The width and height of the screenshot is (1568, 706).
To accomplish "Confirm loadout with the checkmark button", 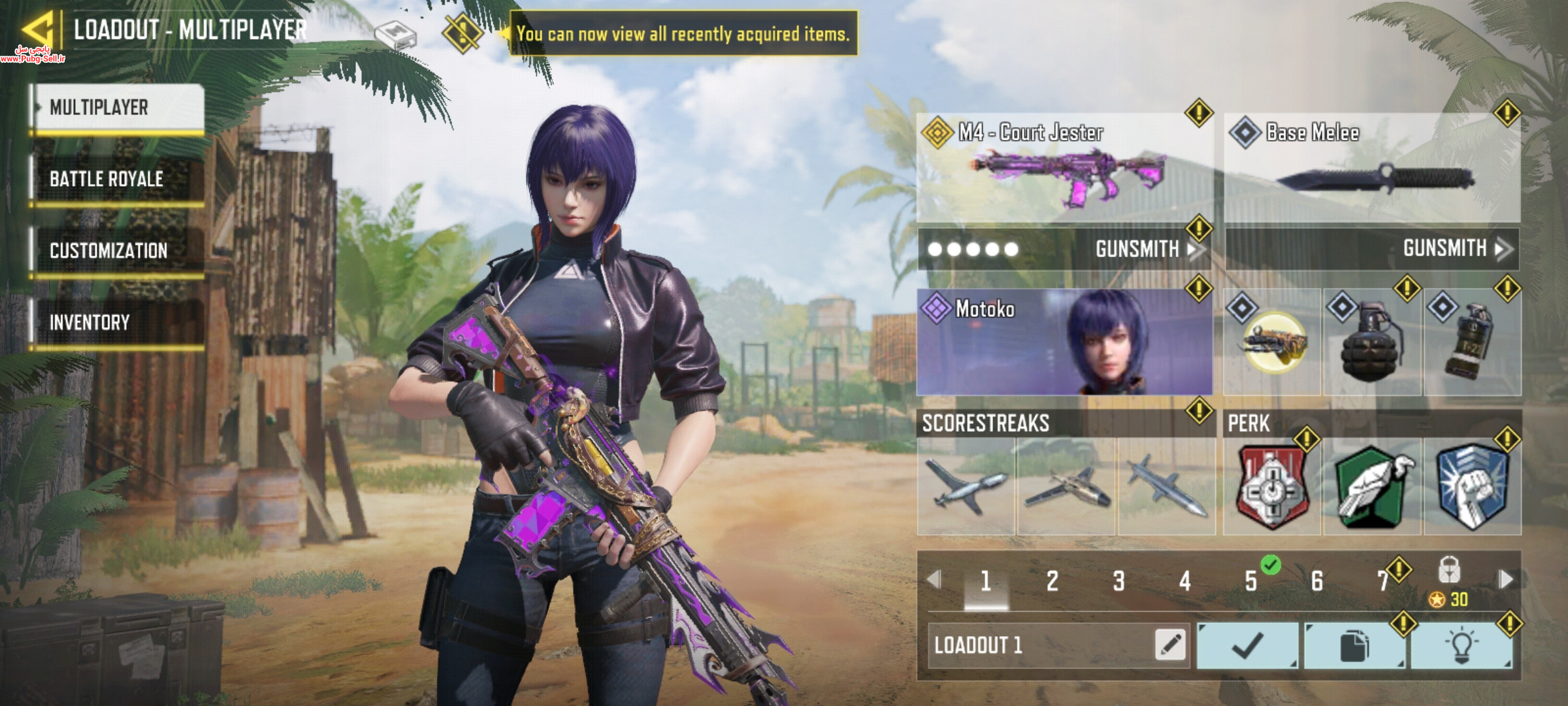I will pyautogui.click(x=1247, y=646).
